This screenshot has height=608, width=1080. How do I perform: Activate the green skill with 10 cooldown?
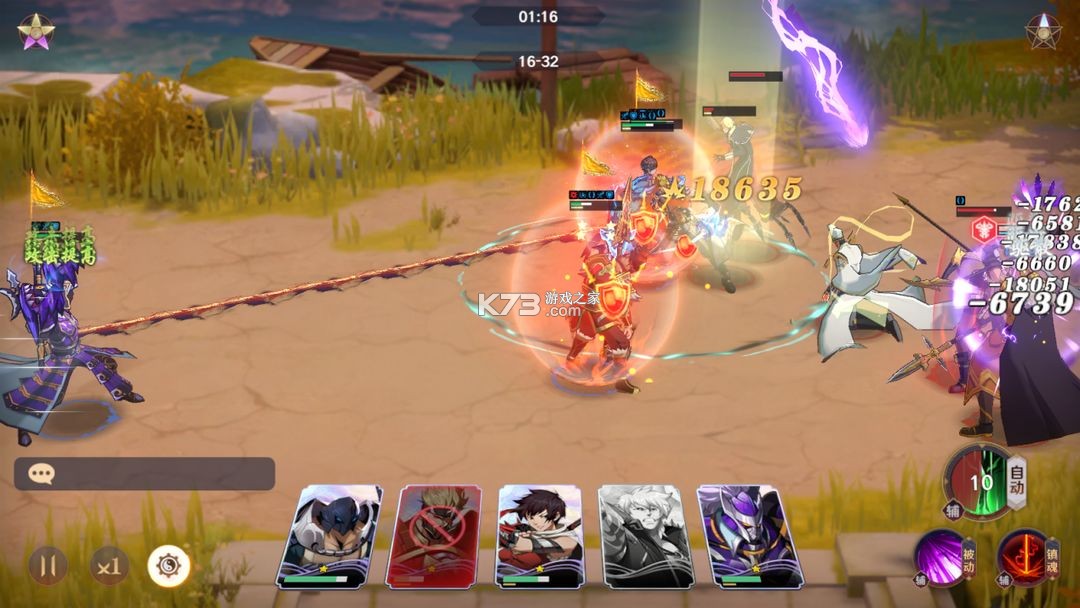tap(980, 482)
